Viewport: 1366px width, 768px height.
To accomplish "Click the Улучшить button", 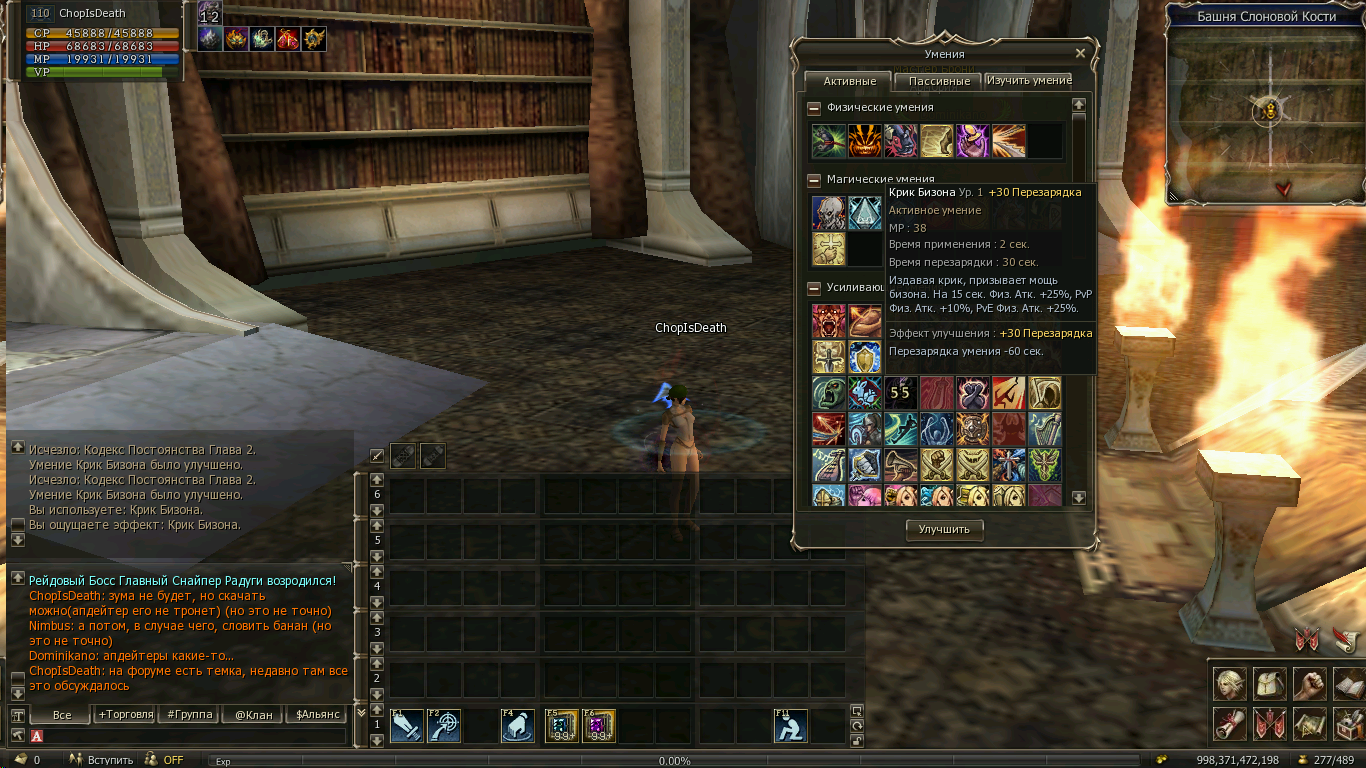I will [944, 530].
